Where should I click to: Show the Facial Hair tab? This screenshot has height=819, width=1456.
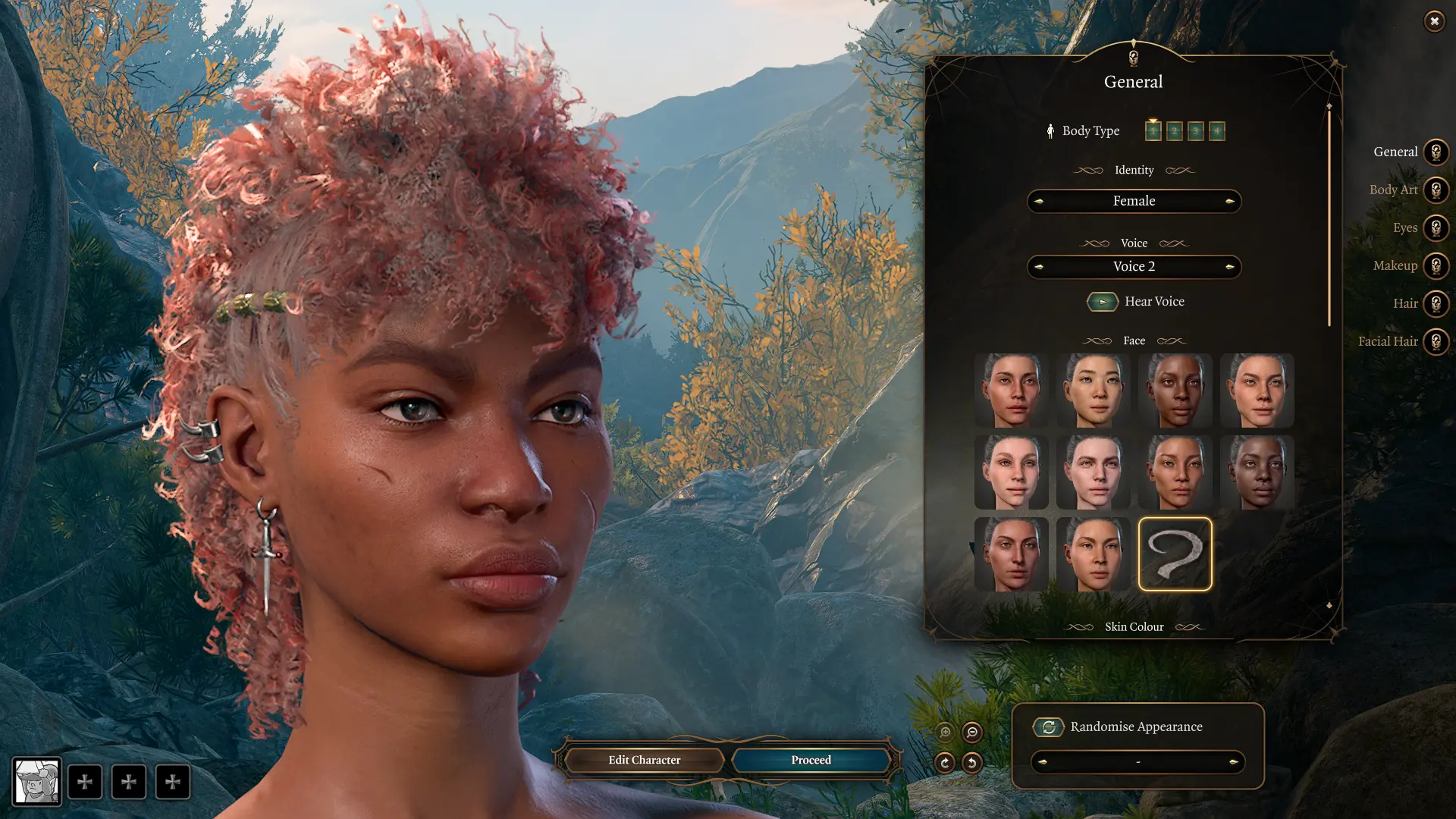click(1436, 342)
